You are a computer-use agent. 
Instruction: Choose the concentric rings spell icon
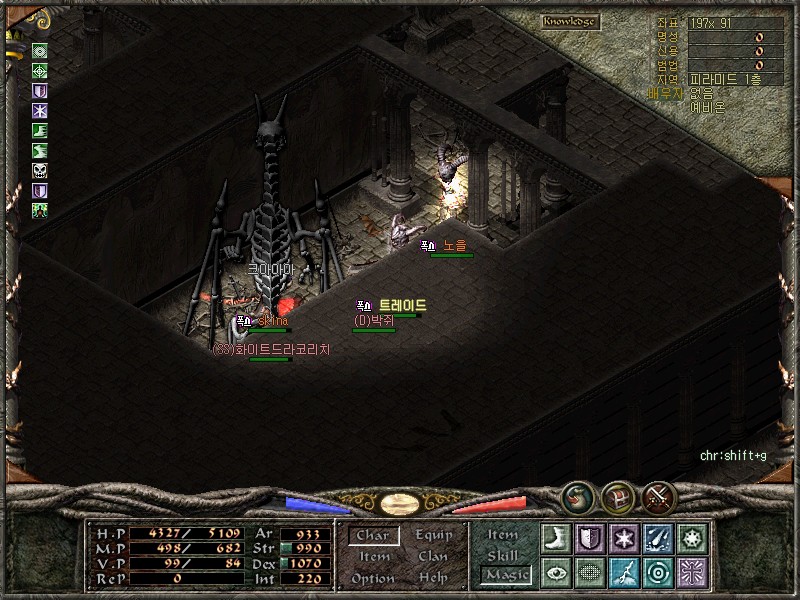click(x=657, y=573)
